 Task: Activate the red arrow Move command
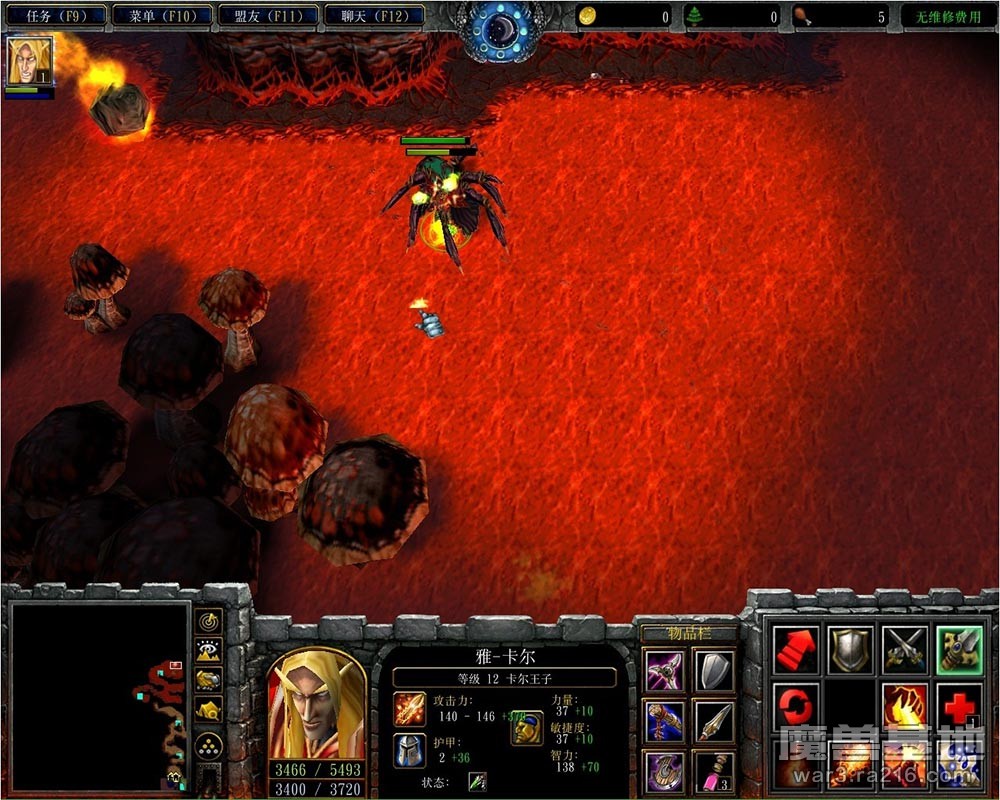[x=796, y=650]
